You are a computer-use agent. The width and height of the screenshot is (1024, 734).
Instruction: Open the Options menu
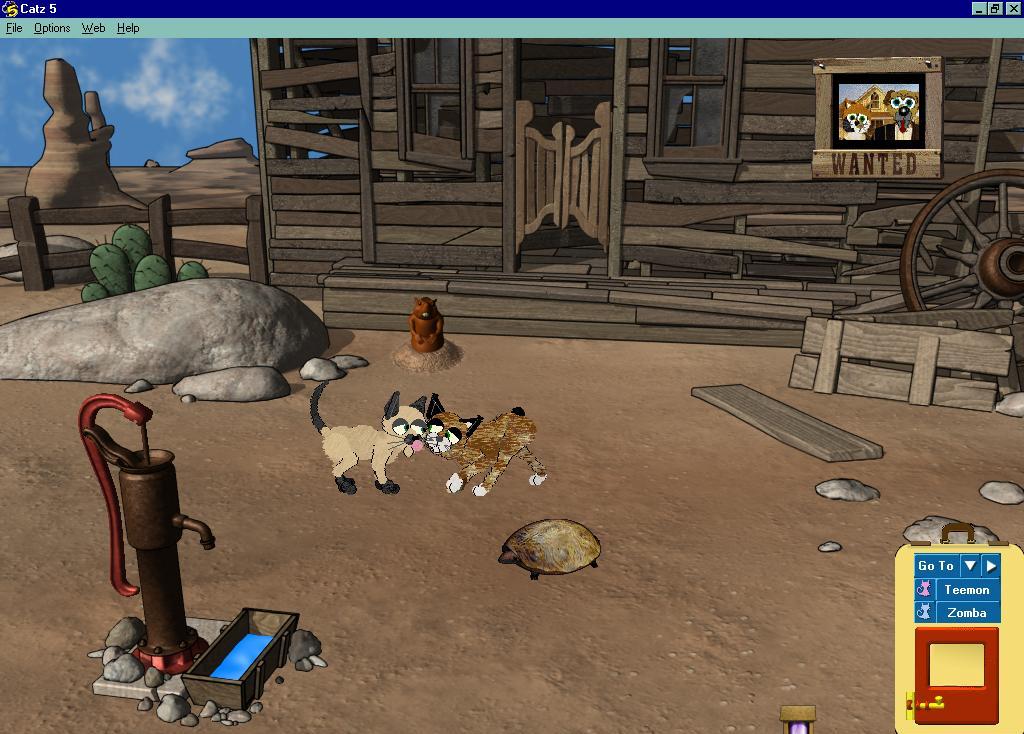click(x=52, y=28)
